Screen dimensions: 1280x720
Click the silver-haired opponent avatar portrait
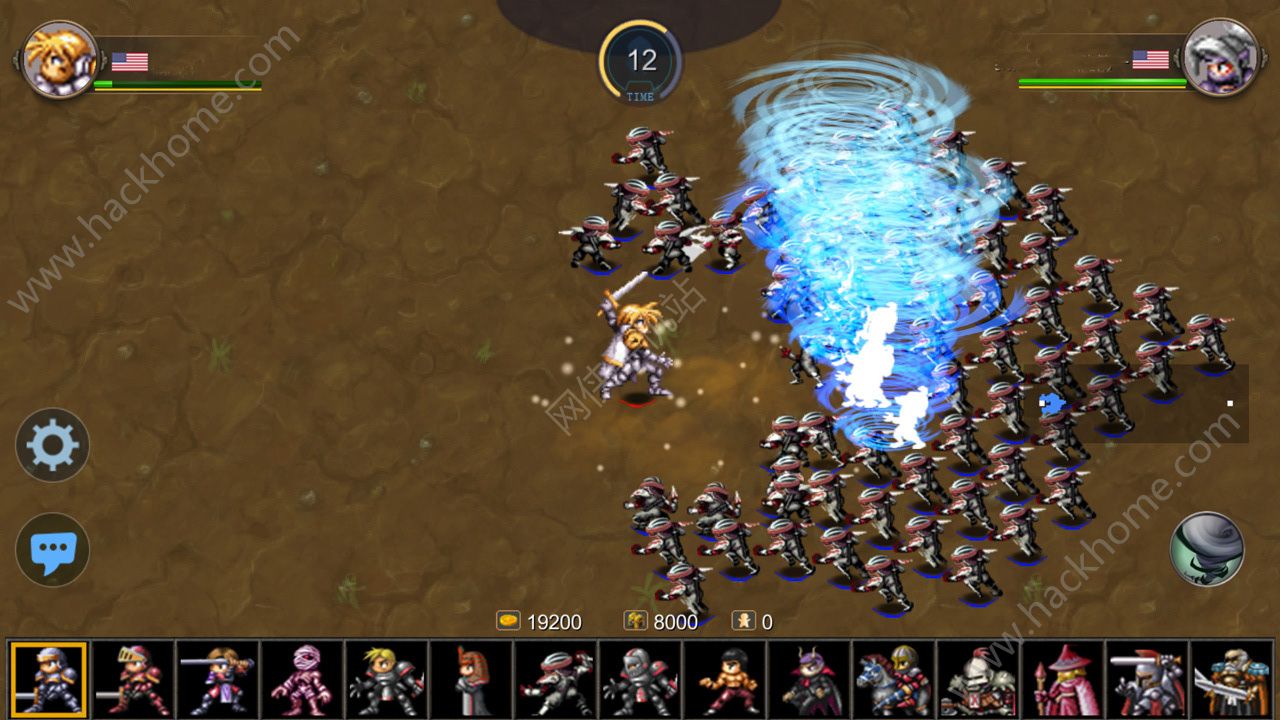pos(1220,58)
